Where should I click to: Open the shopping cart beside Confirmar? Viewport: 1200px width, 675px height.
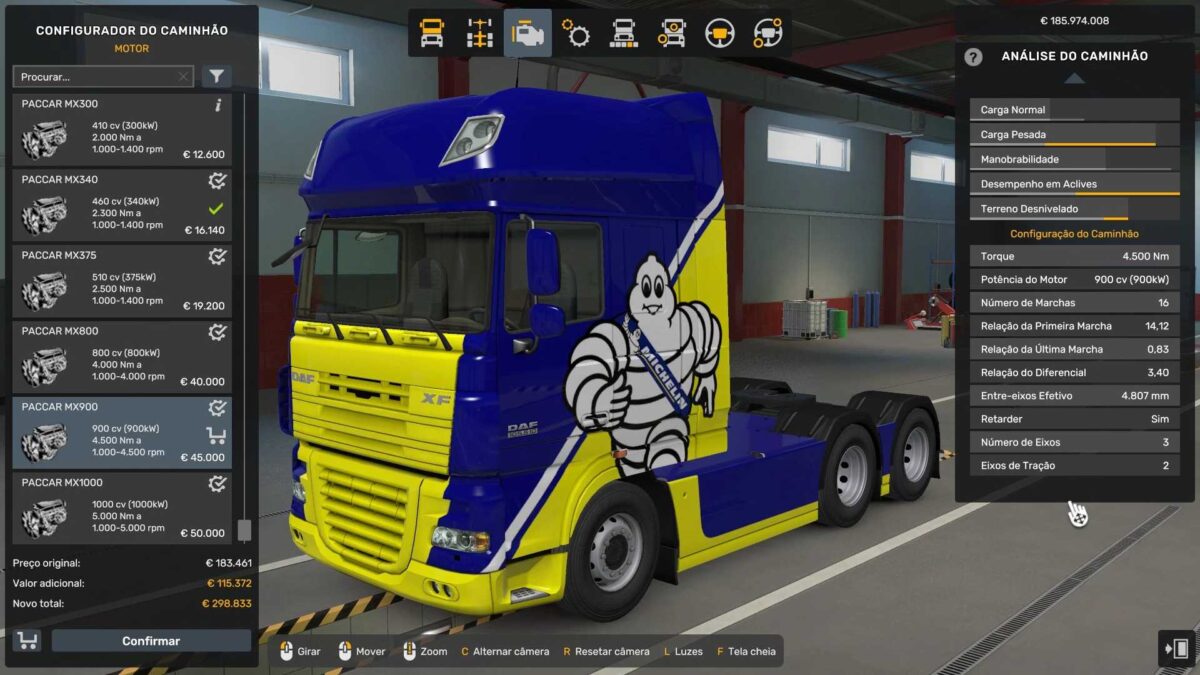click(x=27, y=641)
